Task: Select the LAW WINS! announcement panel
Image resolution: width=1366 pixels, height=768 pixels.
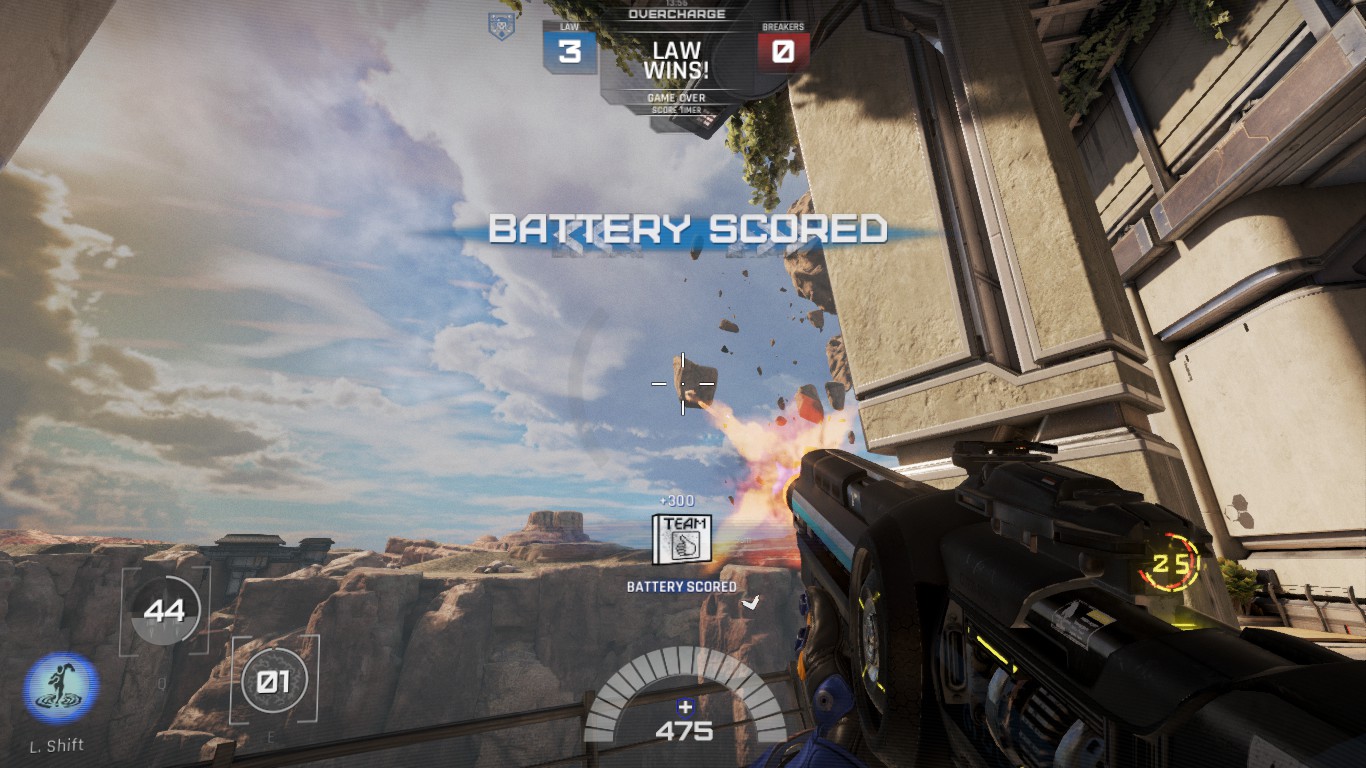Action: [678, 59]
